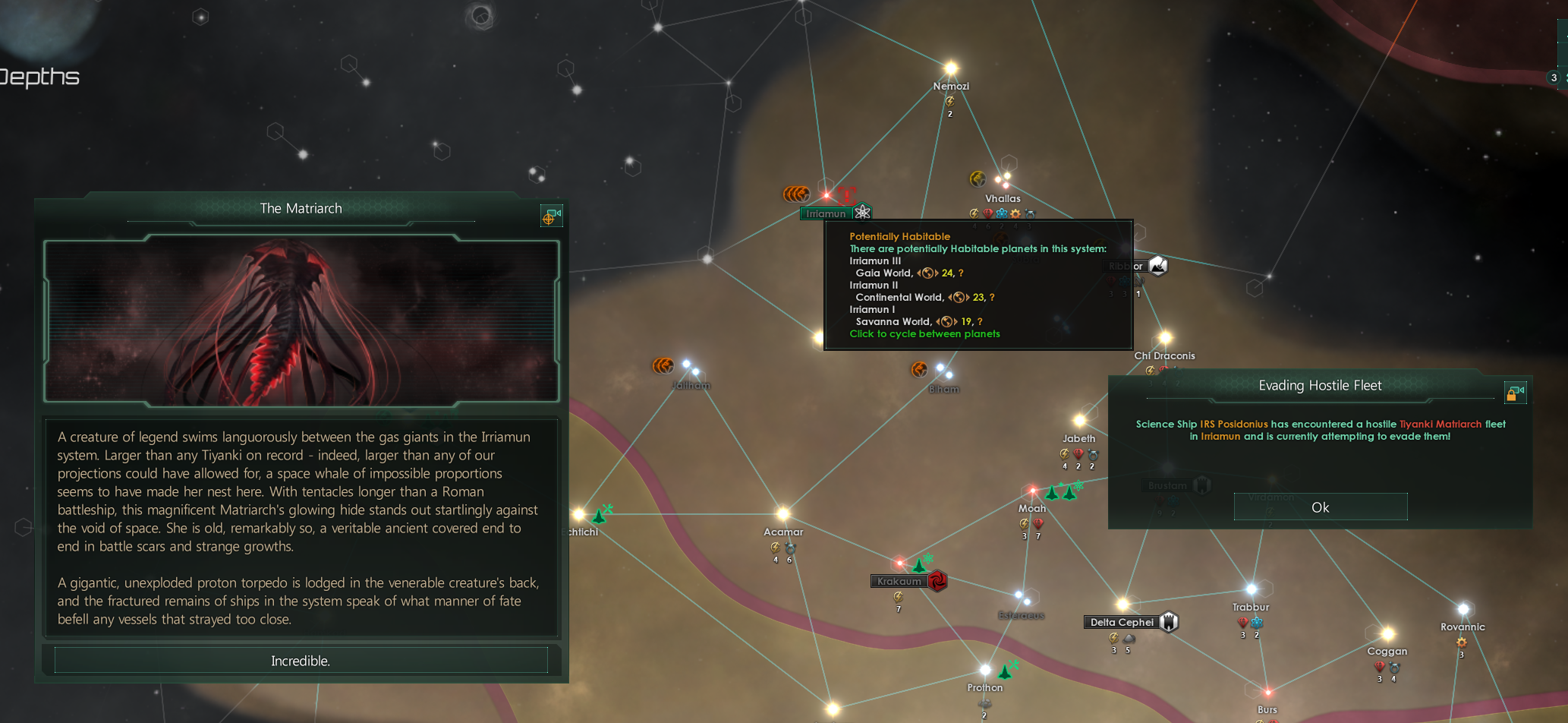Select the Ribbor system flag icon

(x=1158, y=266)
